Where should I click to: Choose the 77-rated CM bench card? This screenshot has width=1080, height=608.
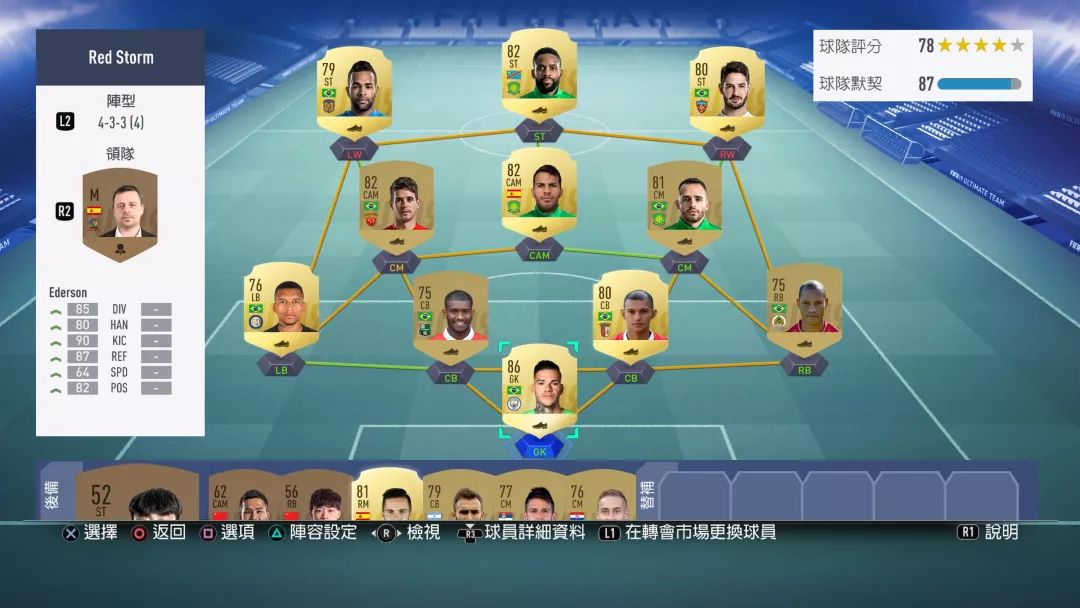coord(531,497)
